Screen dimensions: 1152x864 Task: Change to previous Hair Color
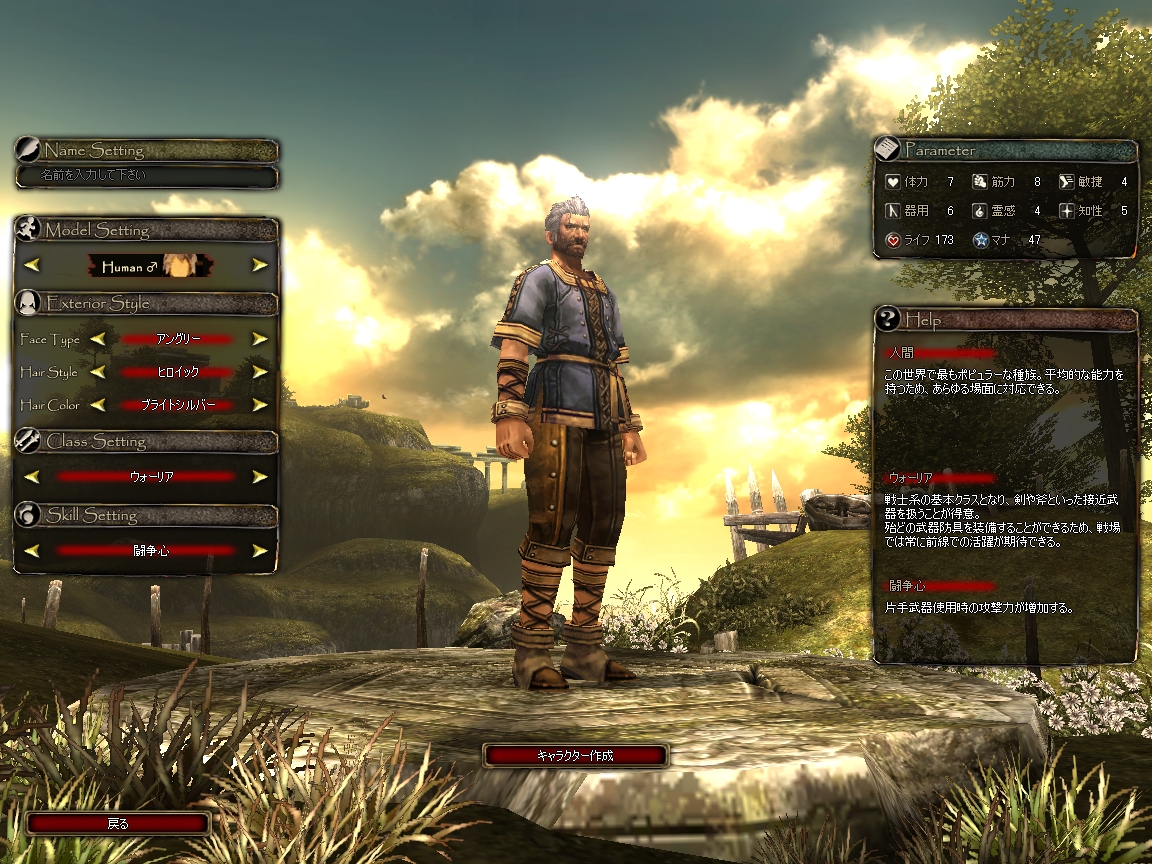(97, 405)
